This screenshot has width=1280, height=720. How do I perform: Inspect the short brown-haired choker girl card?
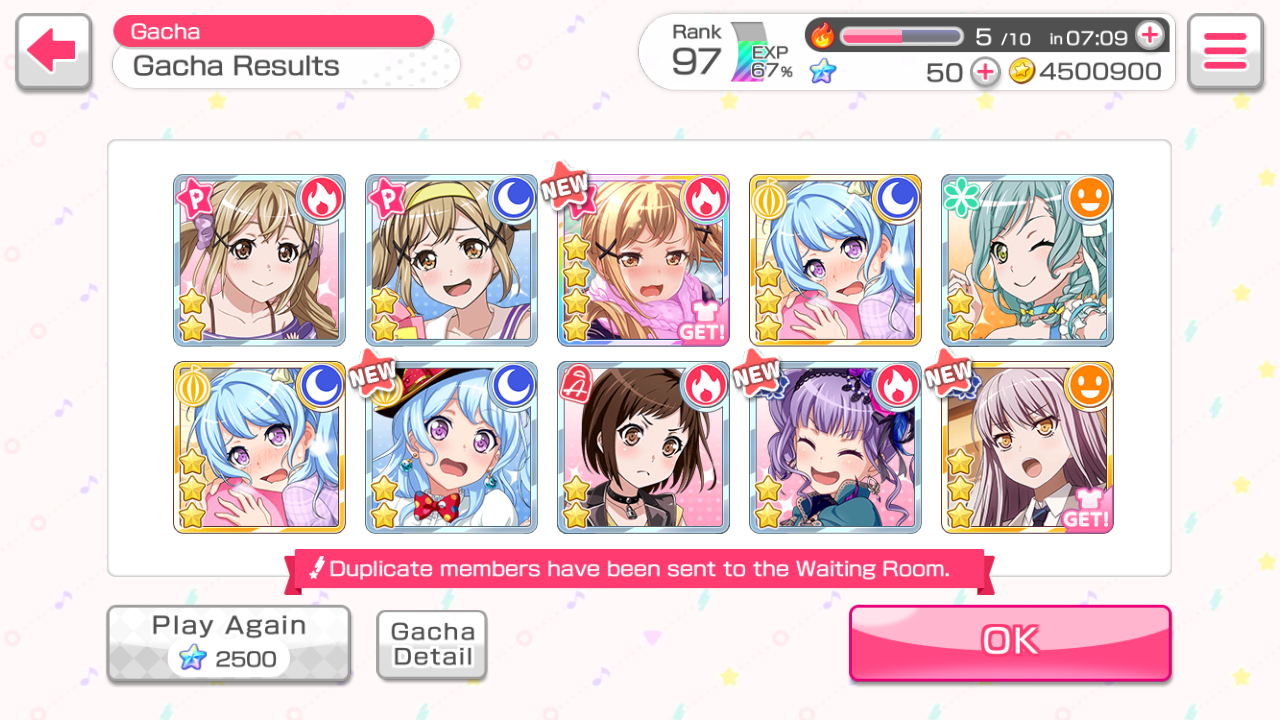click(x=643, y=447)
